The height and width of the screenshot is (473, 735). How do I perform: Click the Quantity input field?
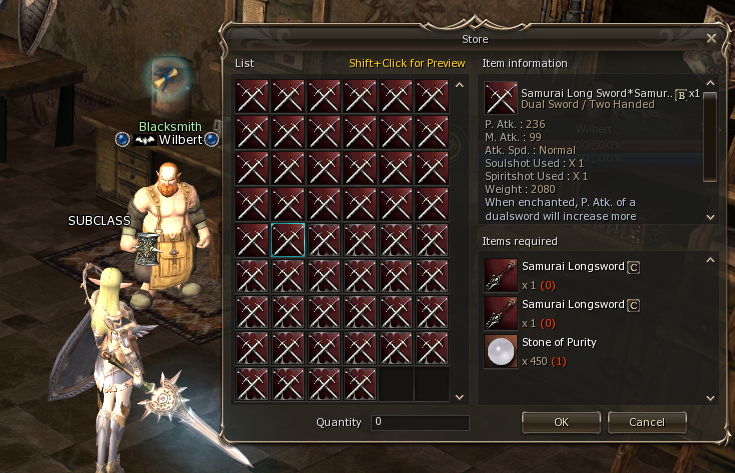pos(420,423)
